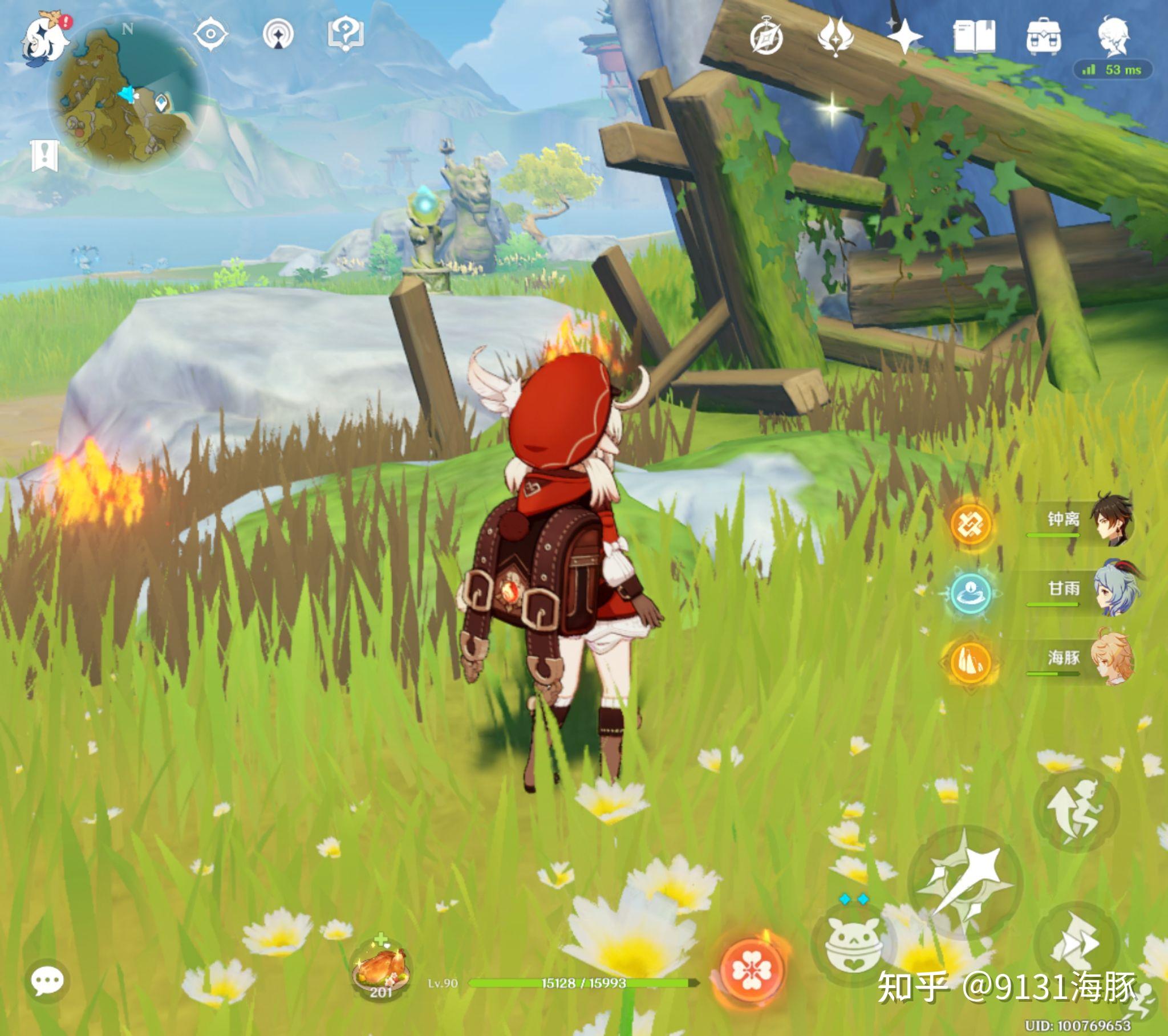The height and width of the screenshot is (1036, 1168).
Task: Open the adventure journal book icon
Action: pyautogui.click(x=974, y=36)
